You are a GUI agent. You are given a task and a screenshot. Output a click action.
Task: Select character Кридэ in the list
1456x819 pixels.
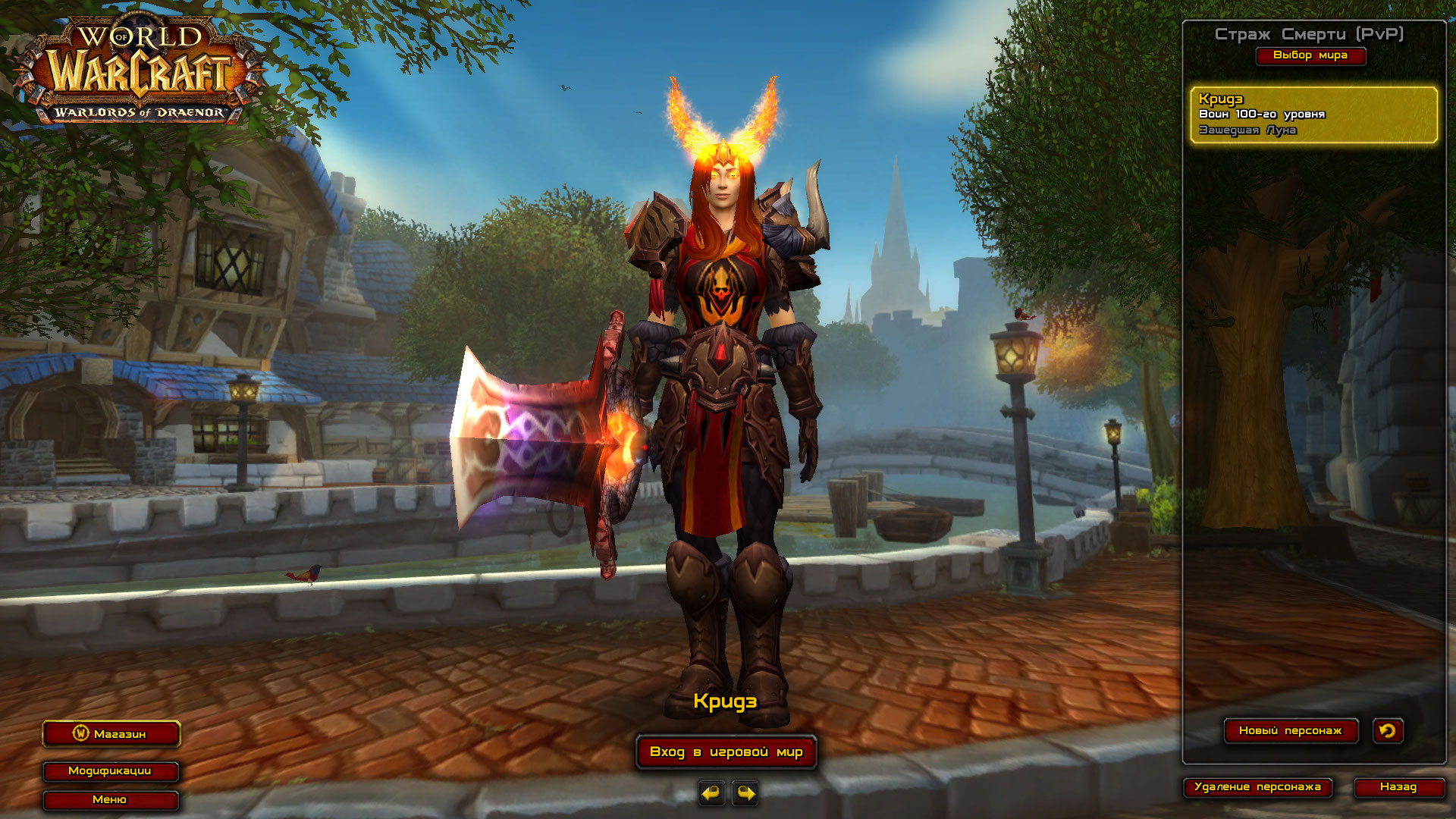pos(1313,115)
